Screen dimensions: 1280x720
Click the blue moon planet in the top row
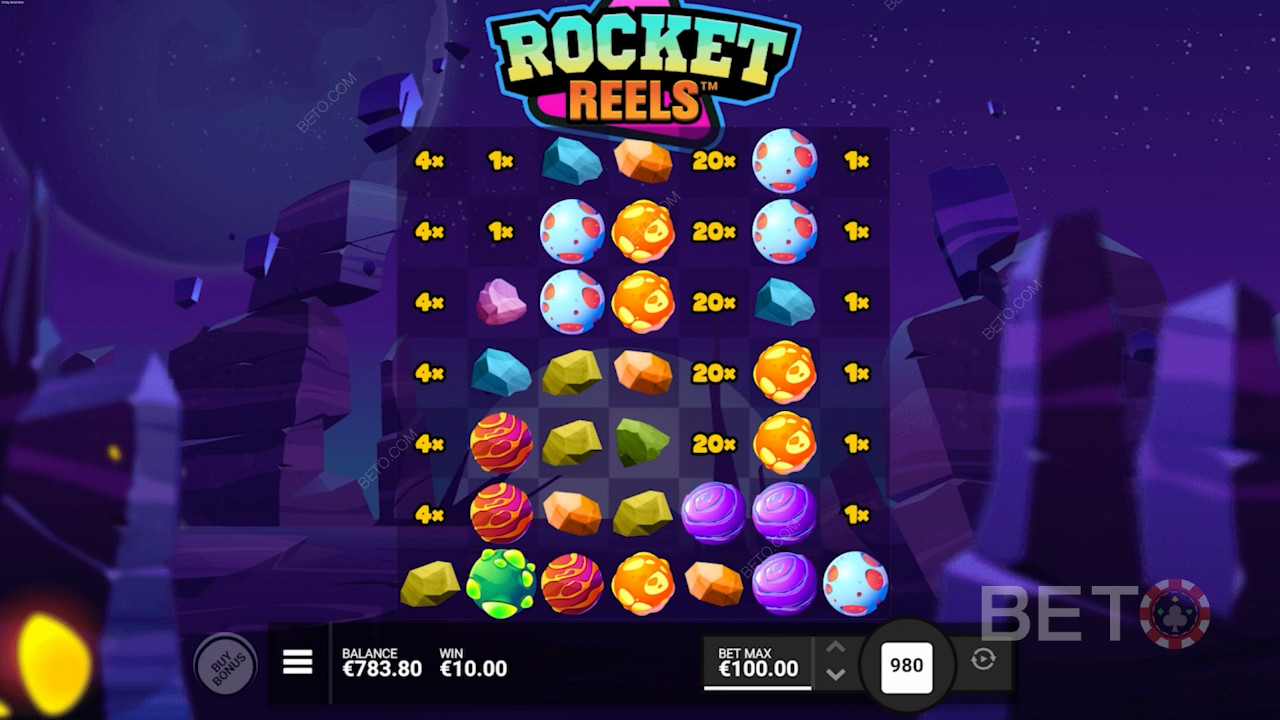pos(785,160)
